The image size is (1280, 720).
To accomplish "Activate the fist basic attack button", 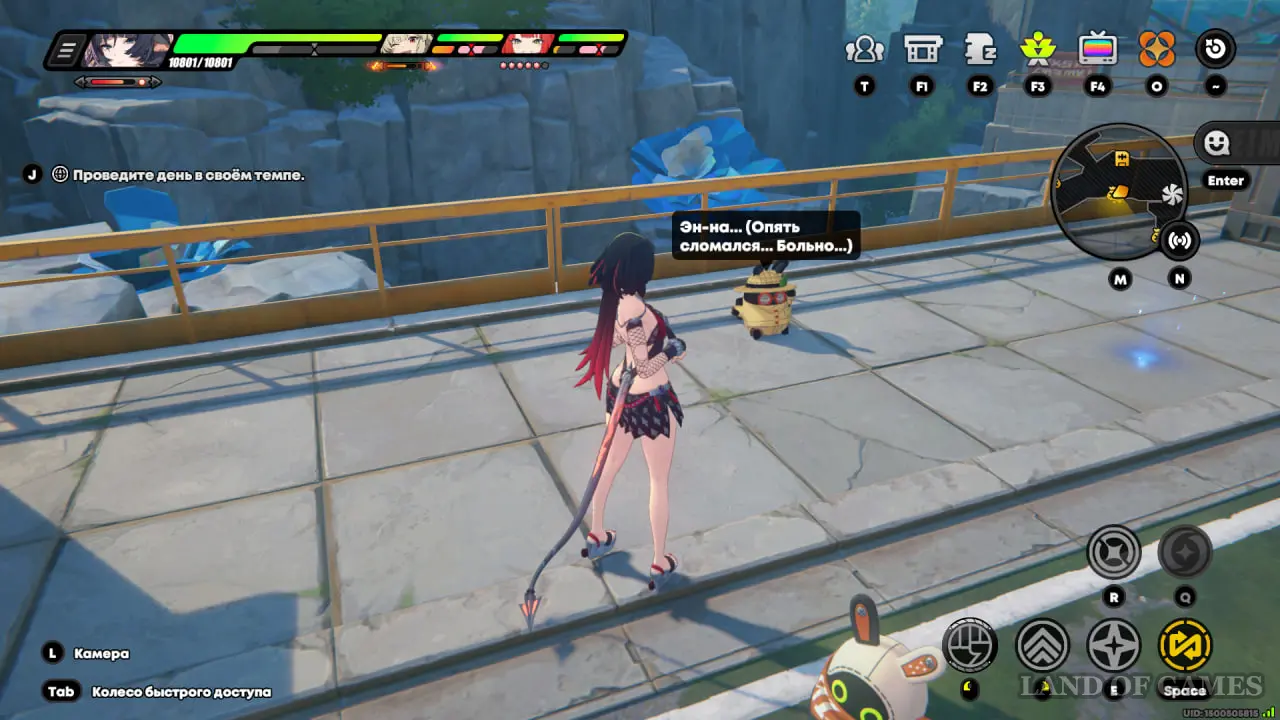I will tap(969, 645).
